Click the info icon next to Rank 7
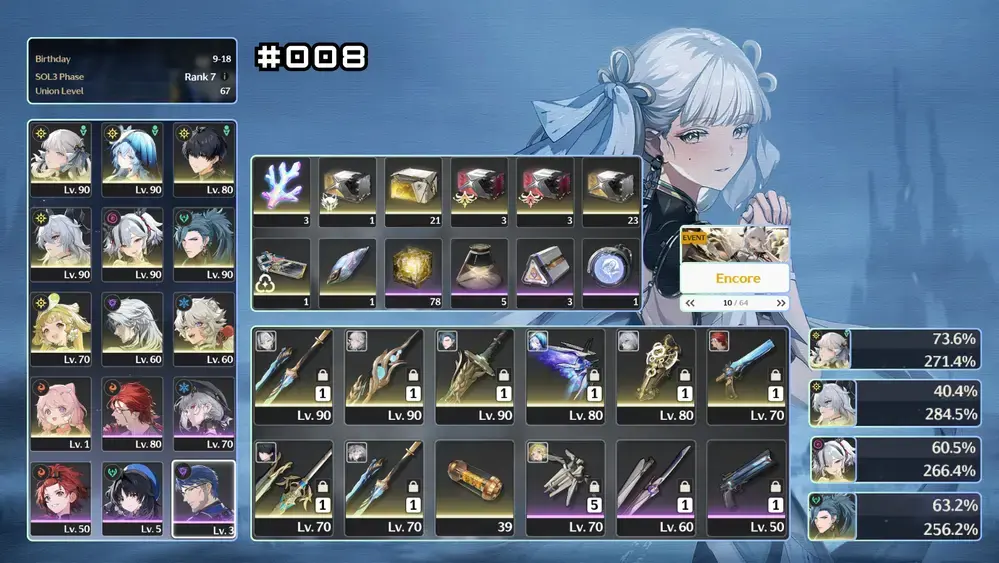Image resolution: width=999 pixels, height=563 pixels. [x=225, y=77]
